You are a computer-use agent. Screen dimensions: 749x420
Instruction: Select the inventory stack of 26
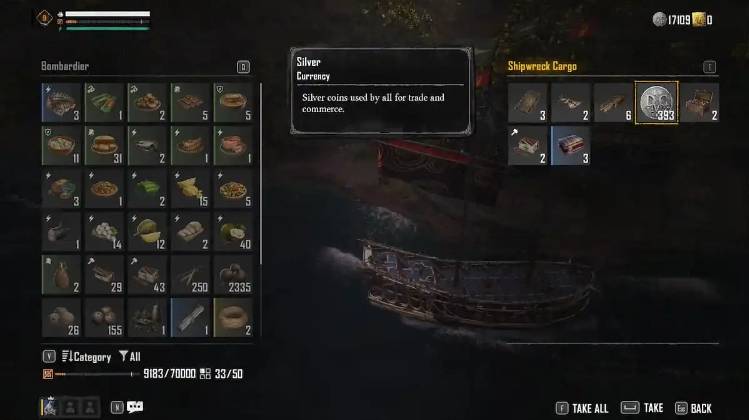tap(61, 317)
